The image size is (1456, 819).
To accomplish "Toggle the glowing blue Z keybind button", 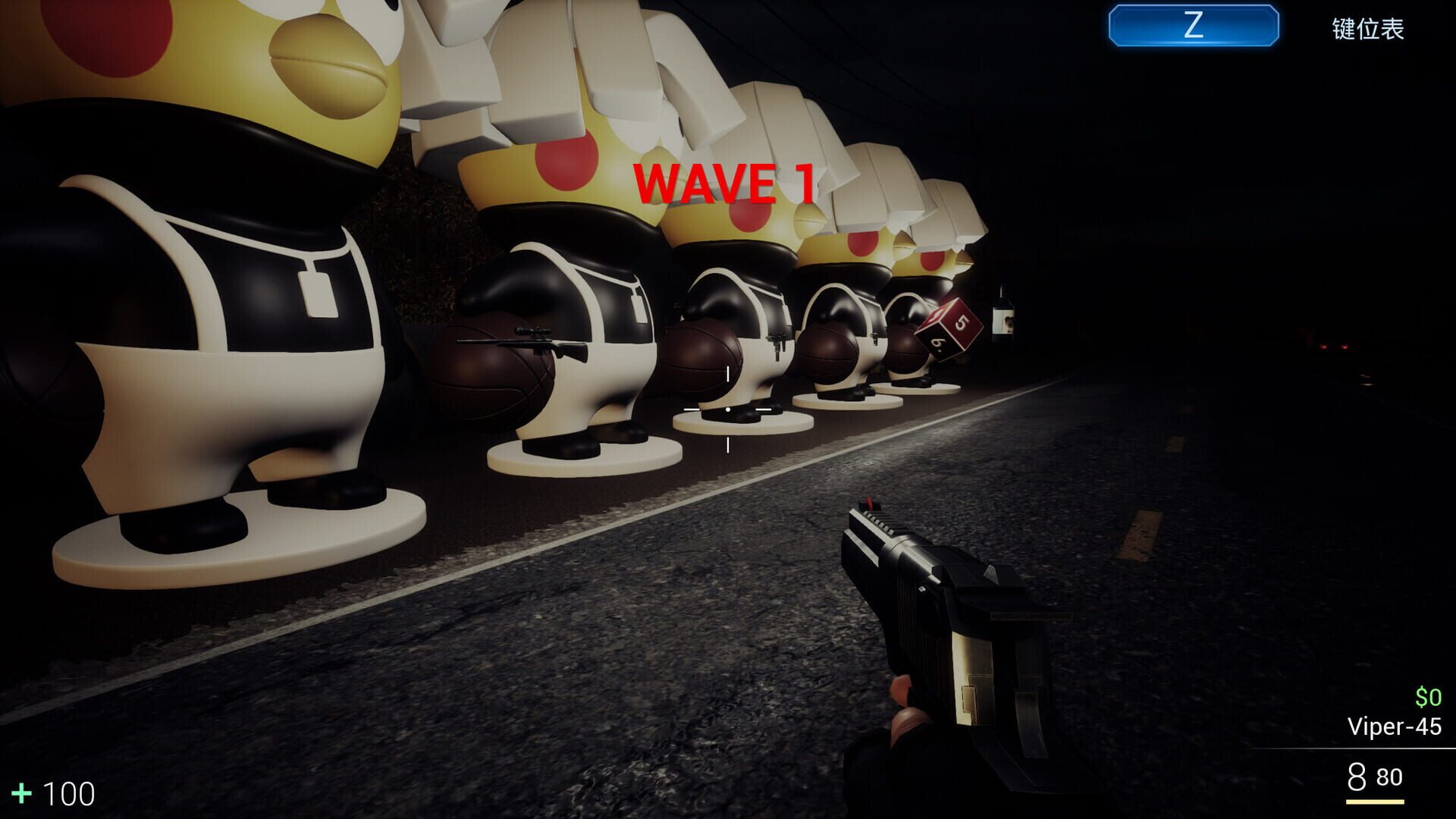I will coord(1192,28).
